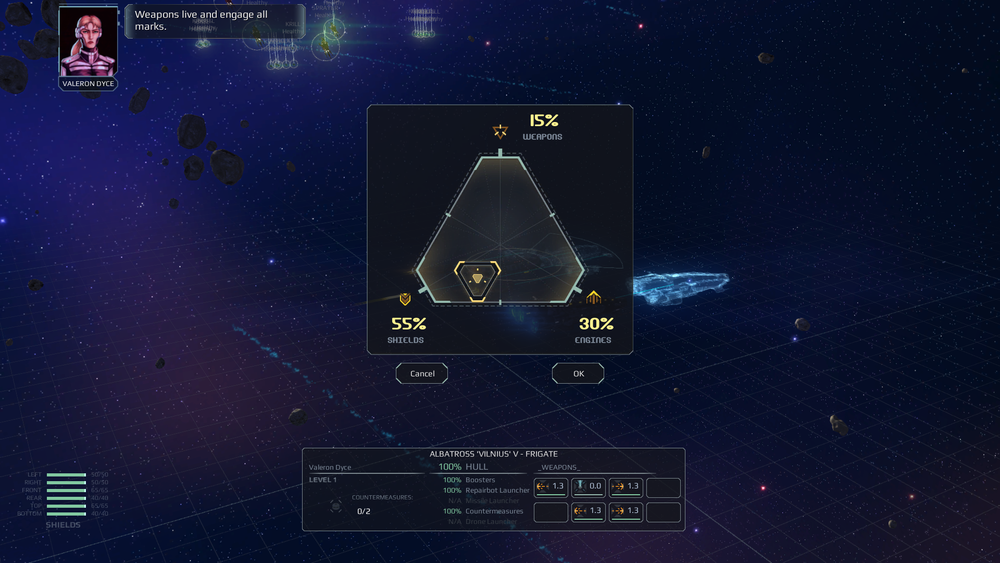Click the countermeasures launcher icon

[x=336, y=506]
